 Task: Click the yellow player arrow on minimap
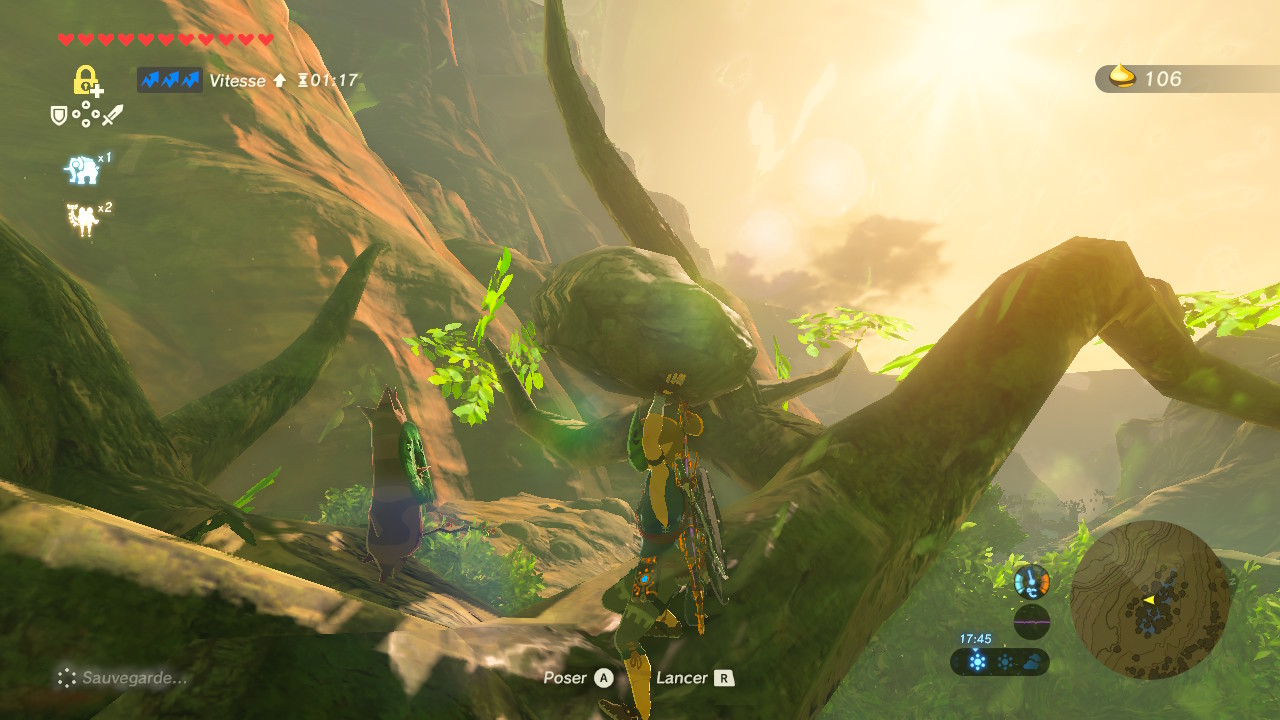click(1149, 600)
